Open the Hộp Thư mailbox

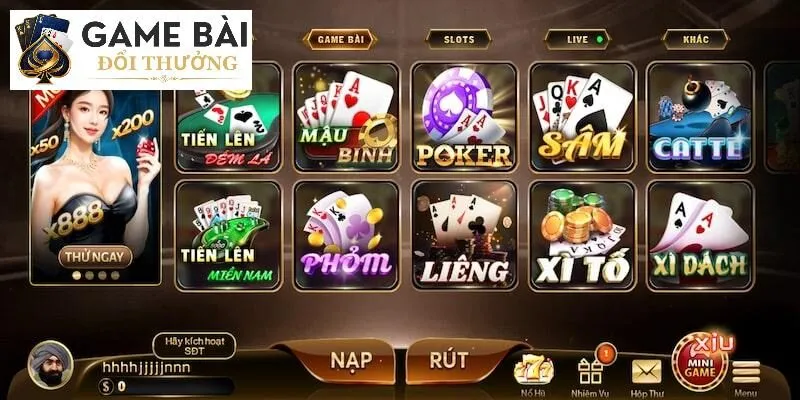646,373
